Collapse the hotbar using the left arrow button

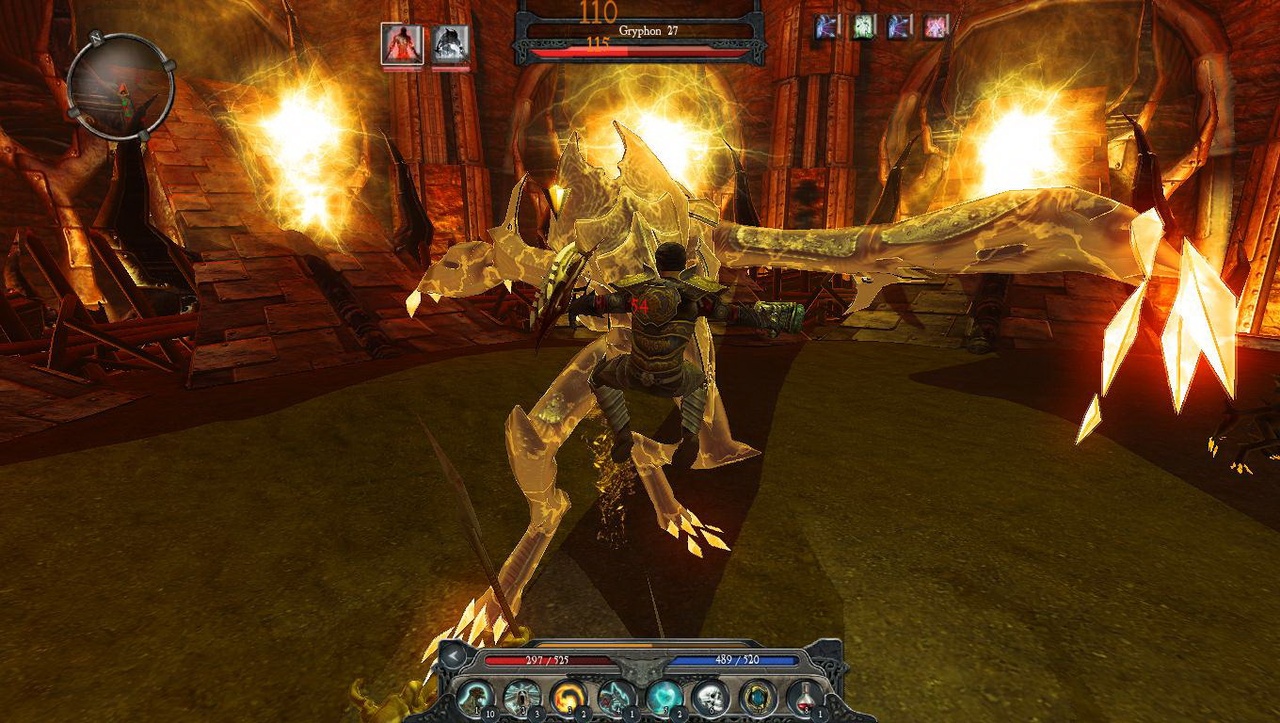pyautogui.click(x=452, y=657)
